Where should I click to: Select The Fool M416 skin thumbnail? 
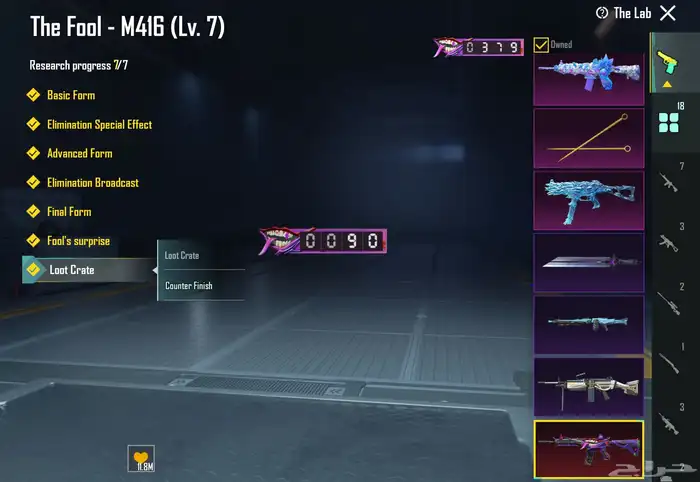point(588,448)
